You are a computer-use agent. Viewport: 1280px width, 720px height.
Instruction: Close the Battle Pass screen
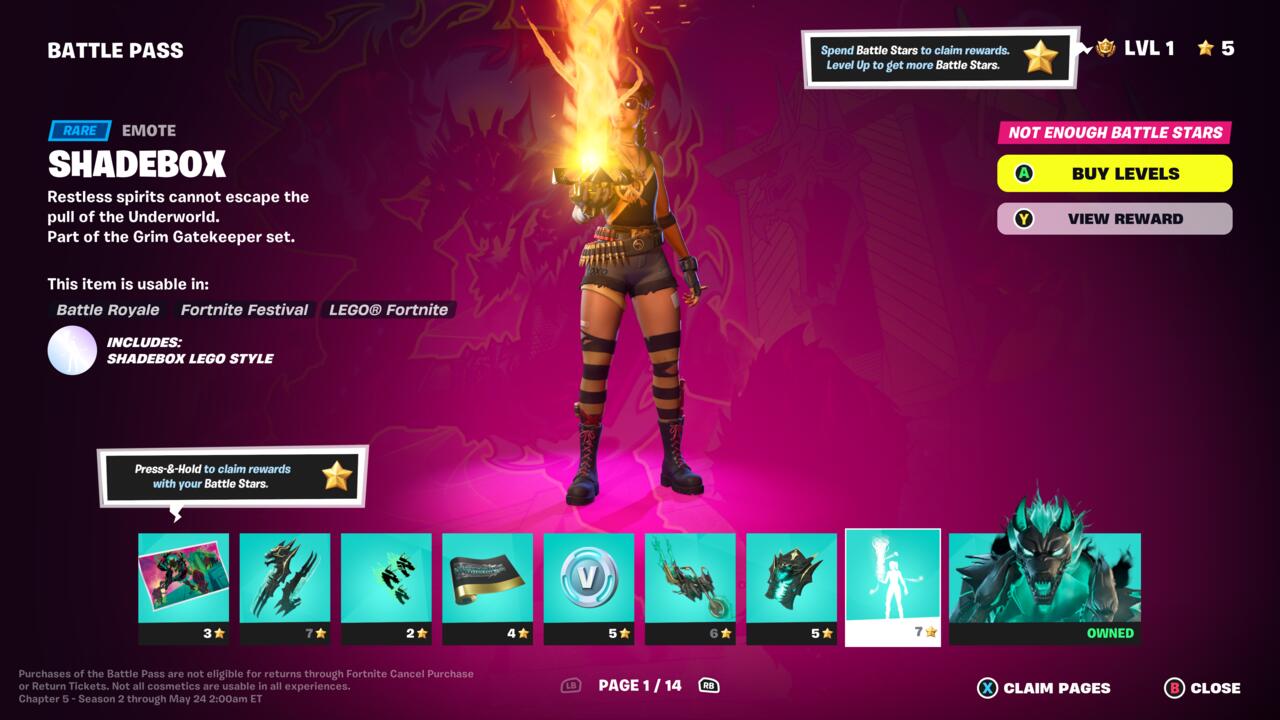click(1202, 688)
